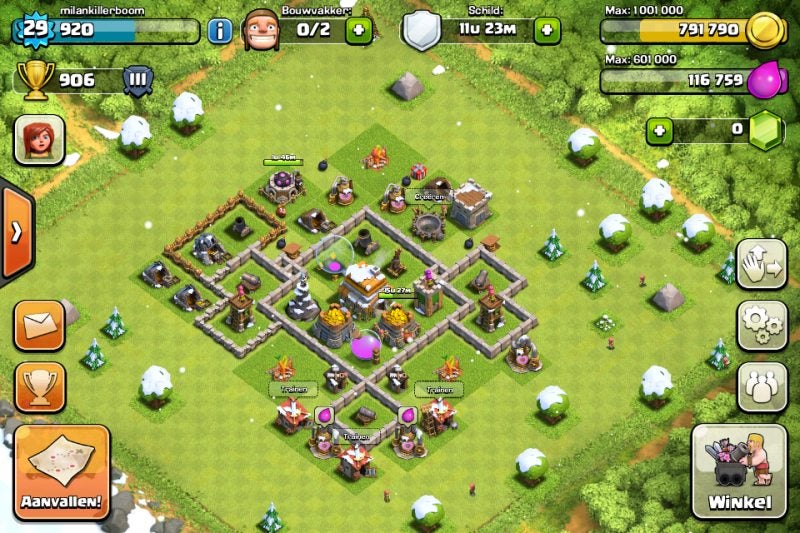Click the pink elixir drop icon
The width and height of the screenshot is (800, 533).
point(764,79)
